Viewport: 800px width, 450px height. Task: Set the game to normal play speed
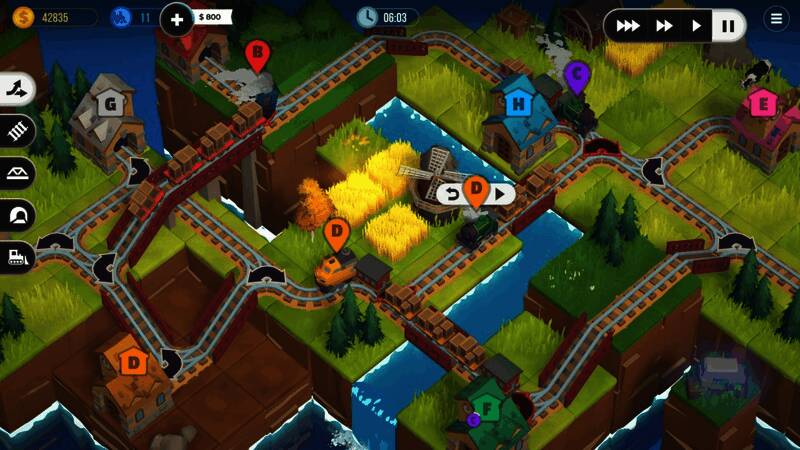(697, 26)
